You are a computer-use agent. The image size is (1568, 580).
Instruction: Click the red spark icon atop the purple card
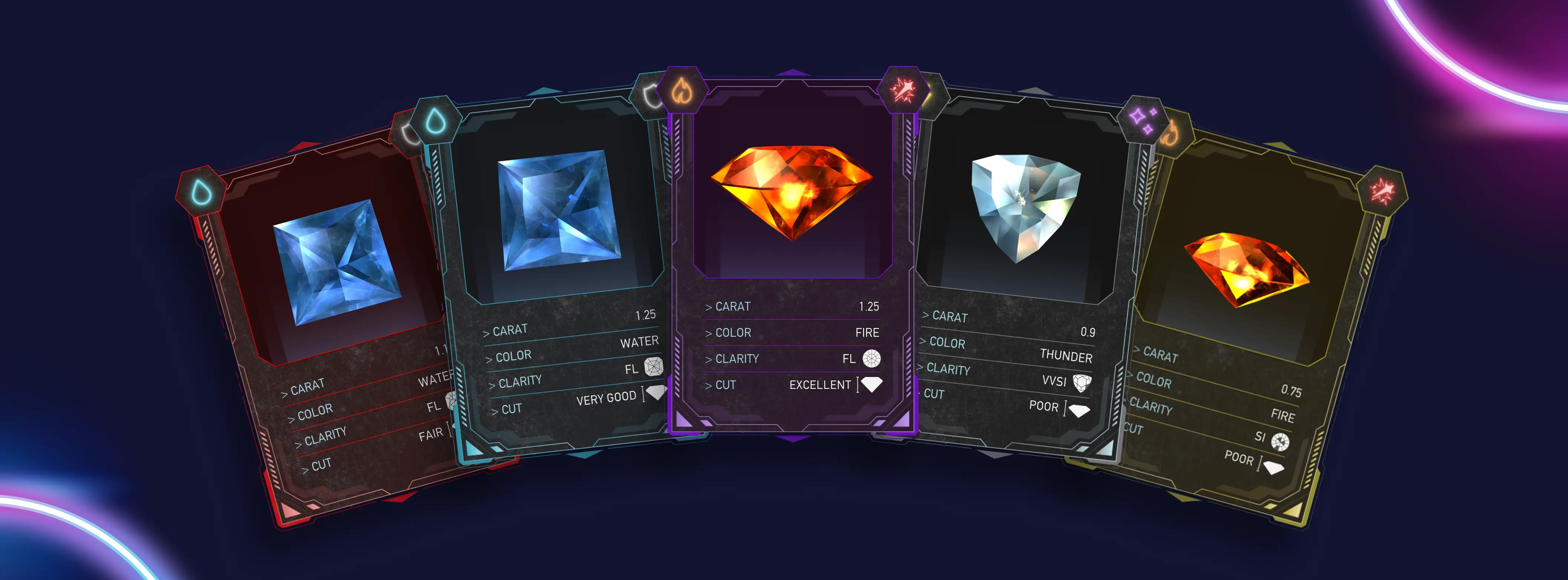tap(904, 91)
